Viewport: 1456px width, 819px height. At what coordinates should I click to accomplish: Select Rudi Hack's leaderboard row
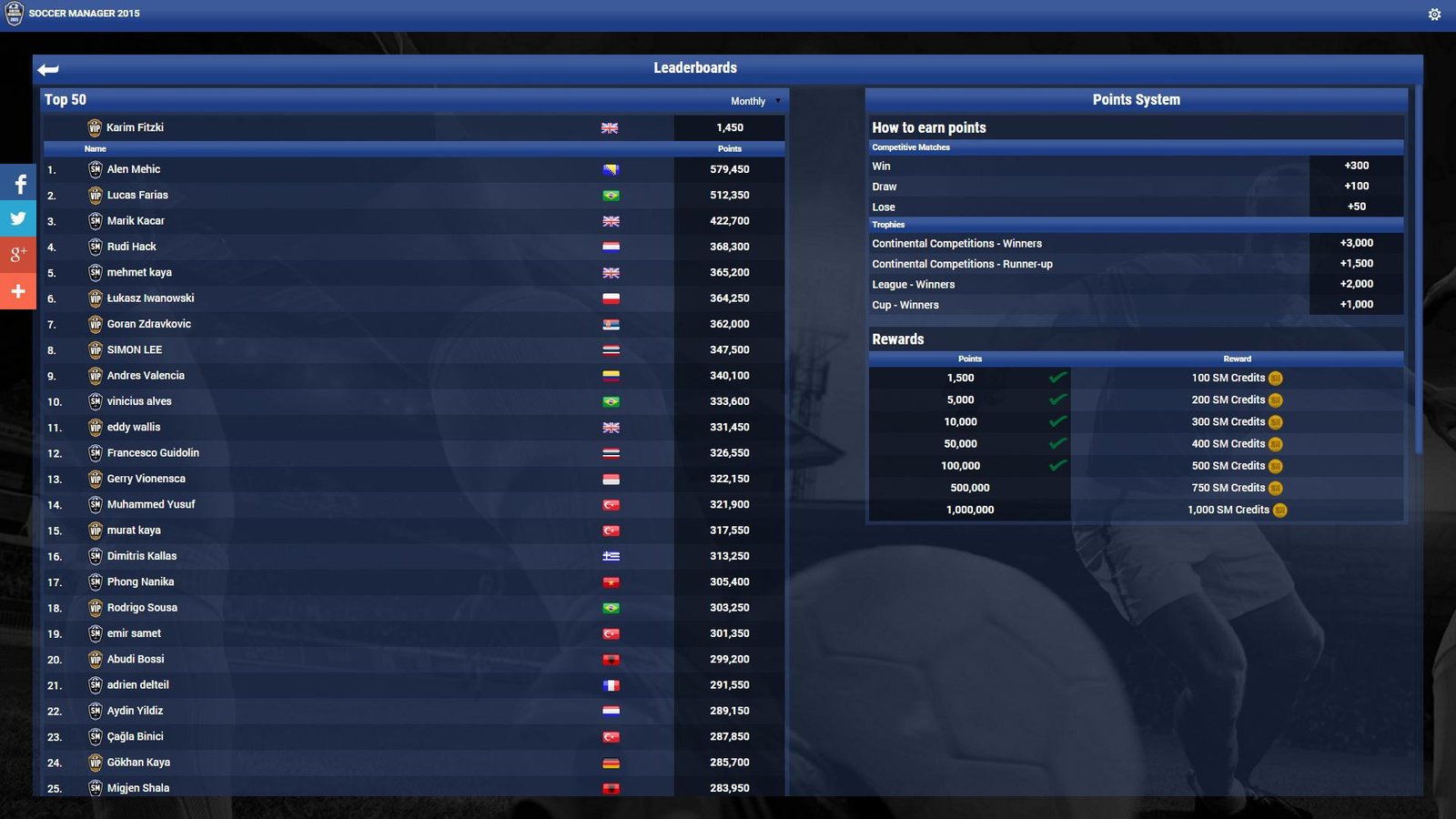tap(364, 246)
